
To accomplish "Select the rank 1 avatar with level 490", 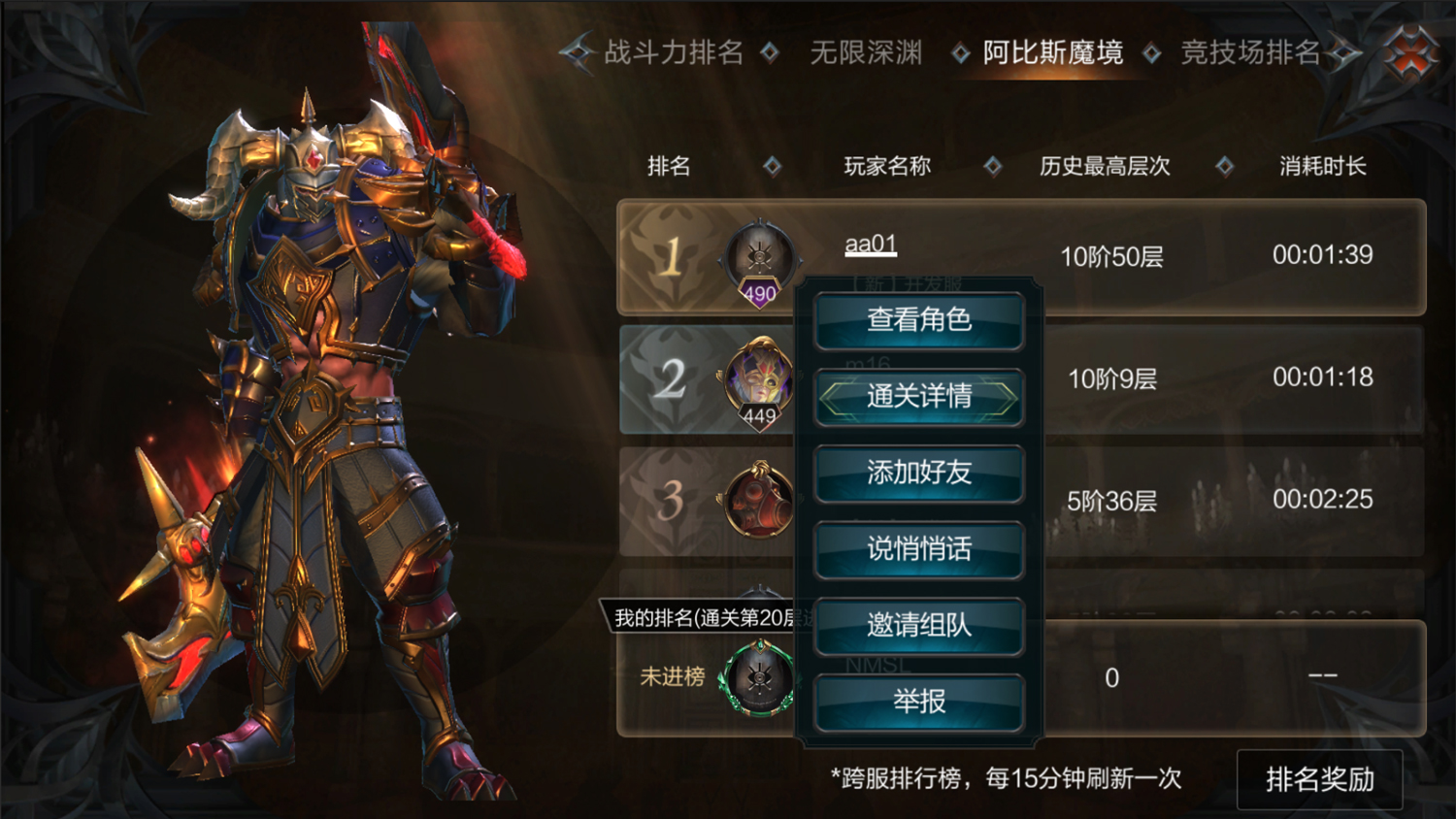I will click(x=759, y=260).
